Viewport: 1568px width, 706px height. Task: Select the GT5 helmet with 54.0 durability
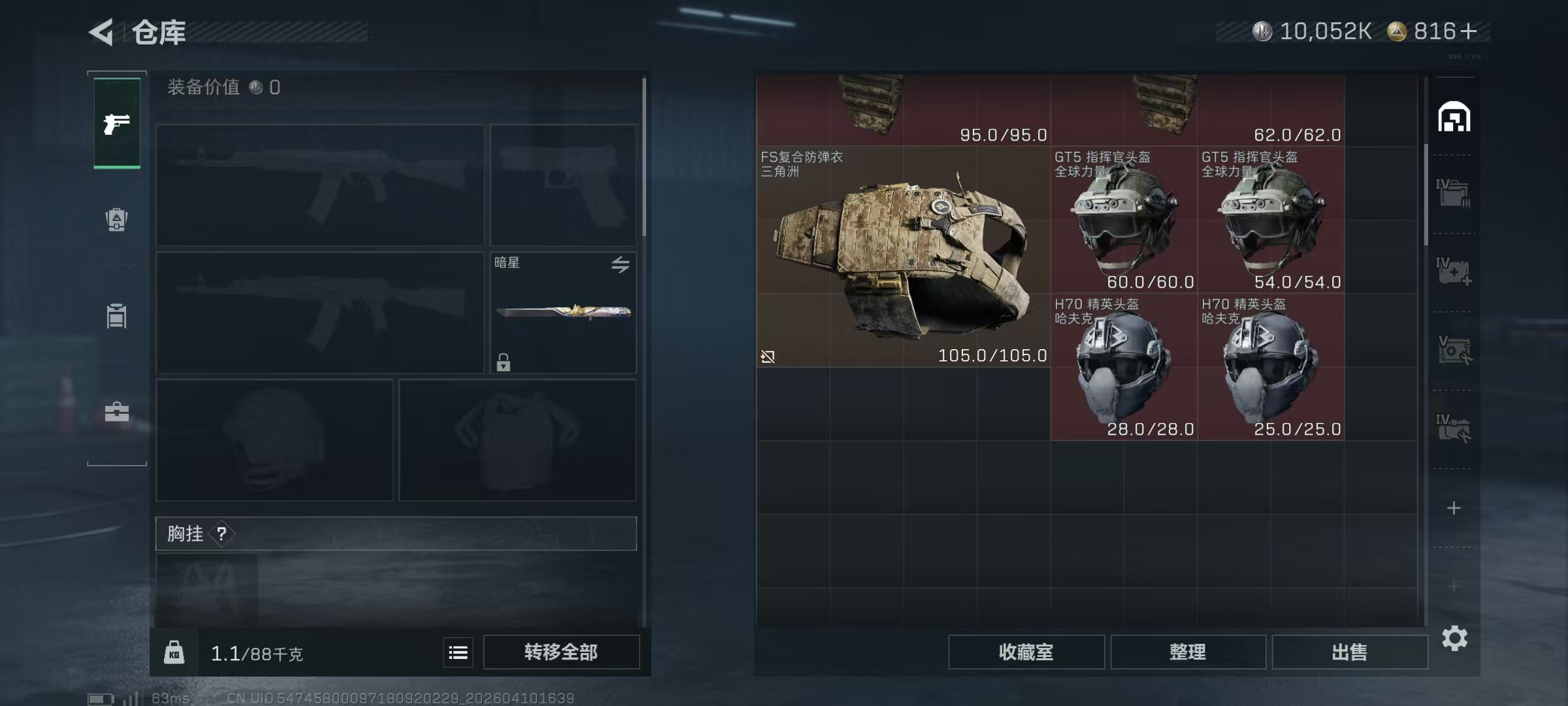[1271, 220]
